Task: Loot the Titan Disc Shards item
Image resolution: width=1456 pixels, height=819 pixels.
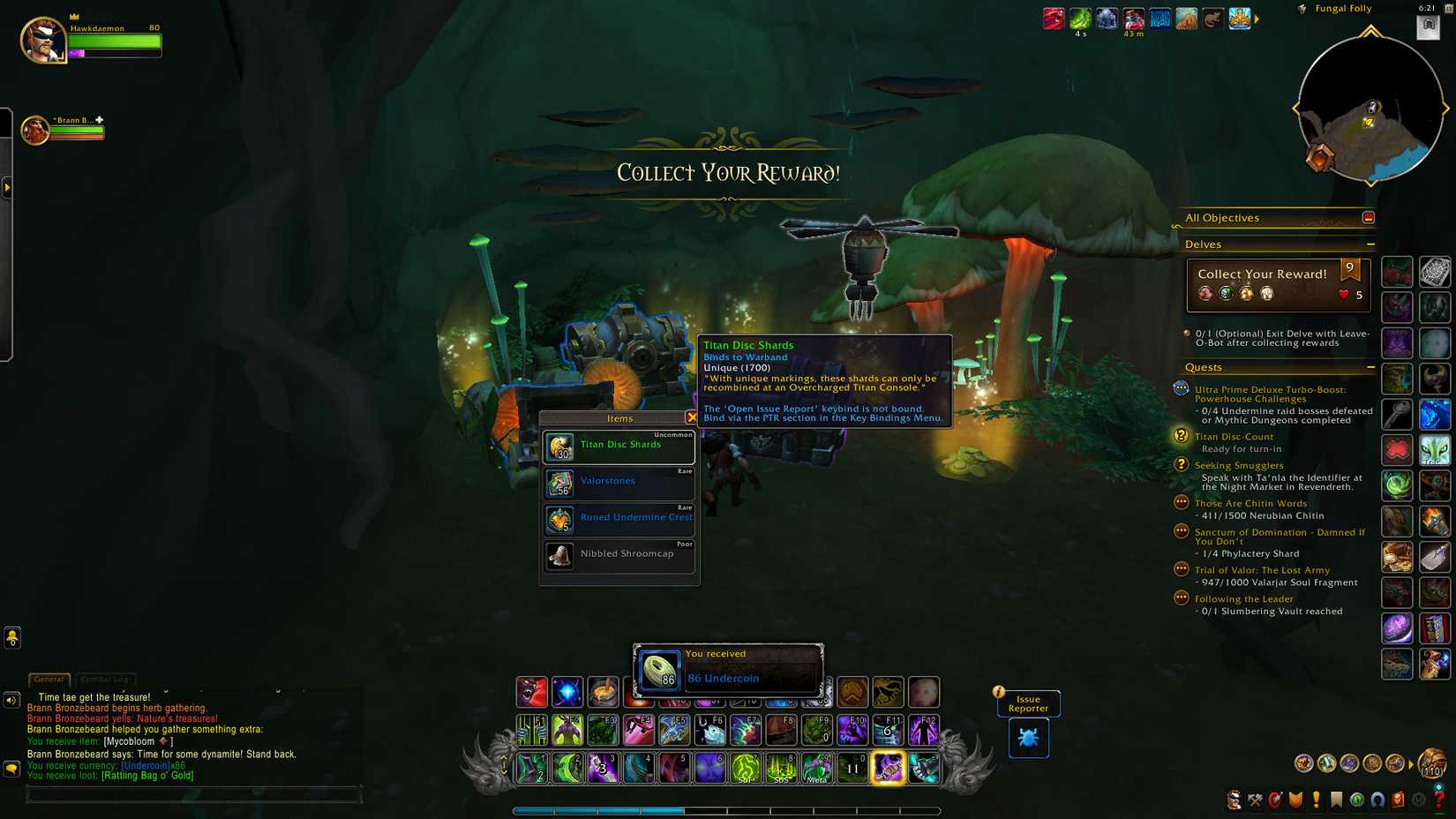Action: (x=618, y=445)
